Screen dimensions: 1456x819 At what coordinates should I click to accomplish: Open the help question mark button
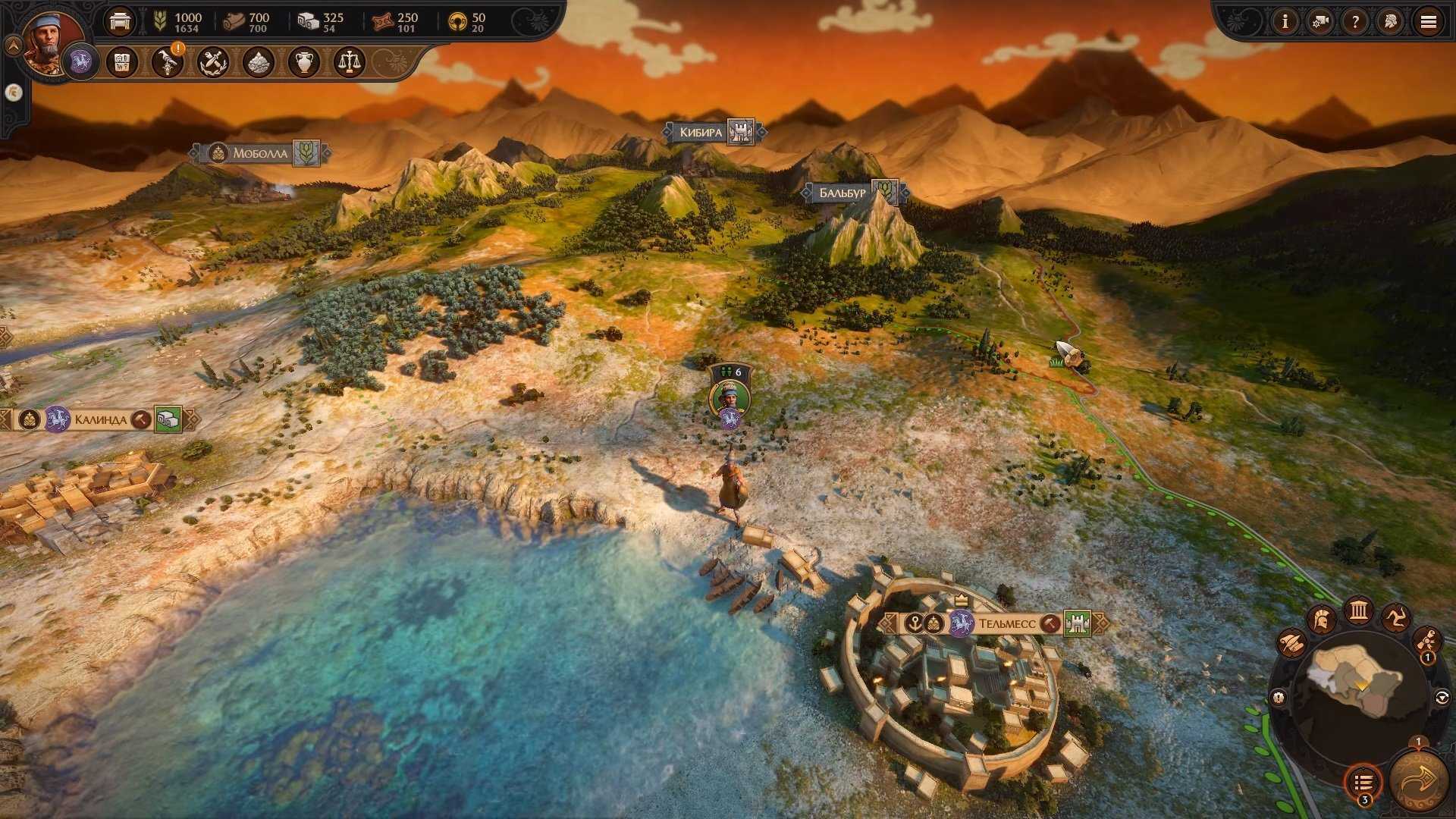click(x=1355, y=22)
